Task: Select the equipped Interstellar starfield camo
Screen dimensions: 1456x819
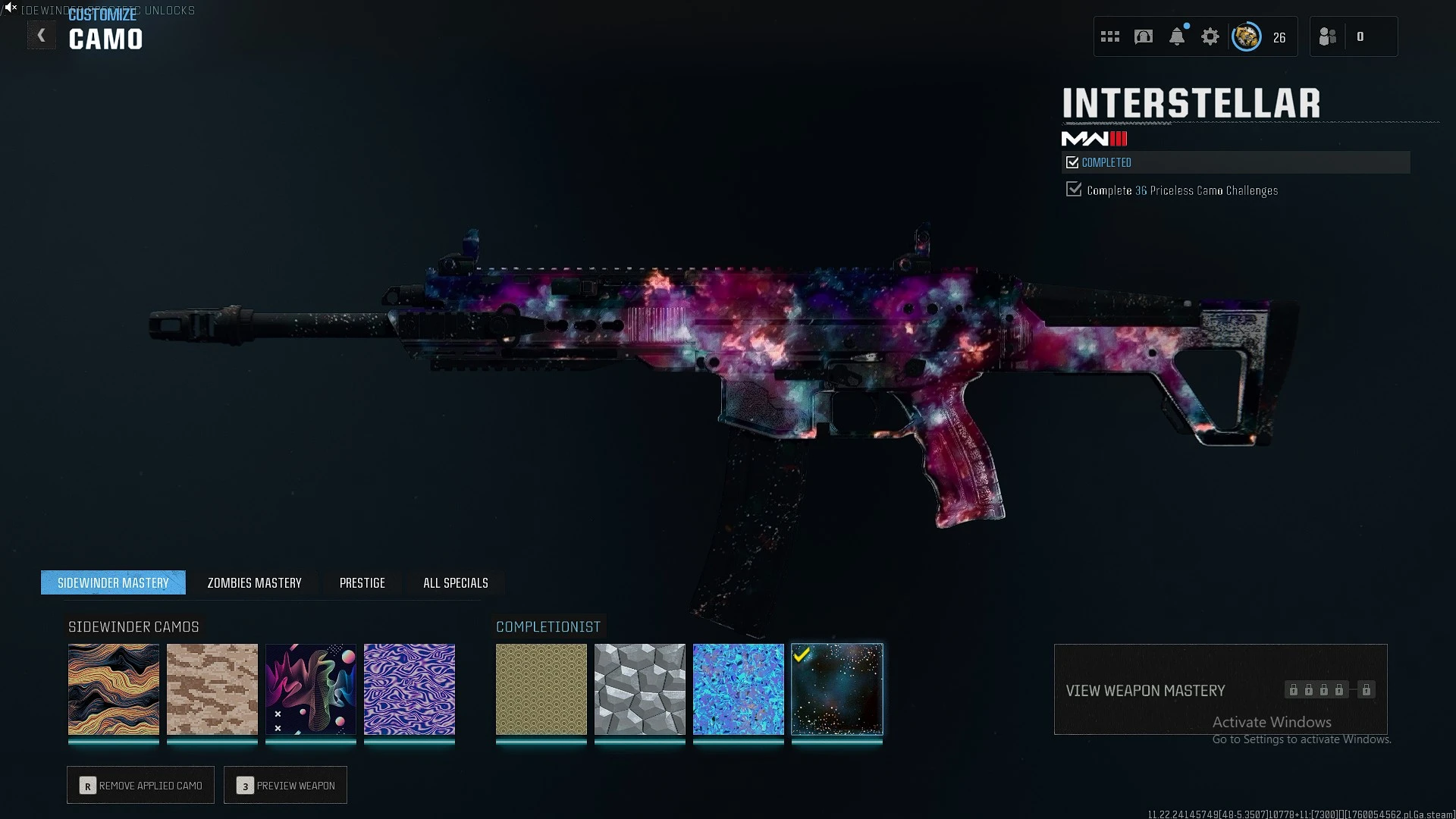Action: (x=837, y=689)
